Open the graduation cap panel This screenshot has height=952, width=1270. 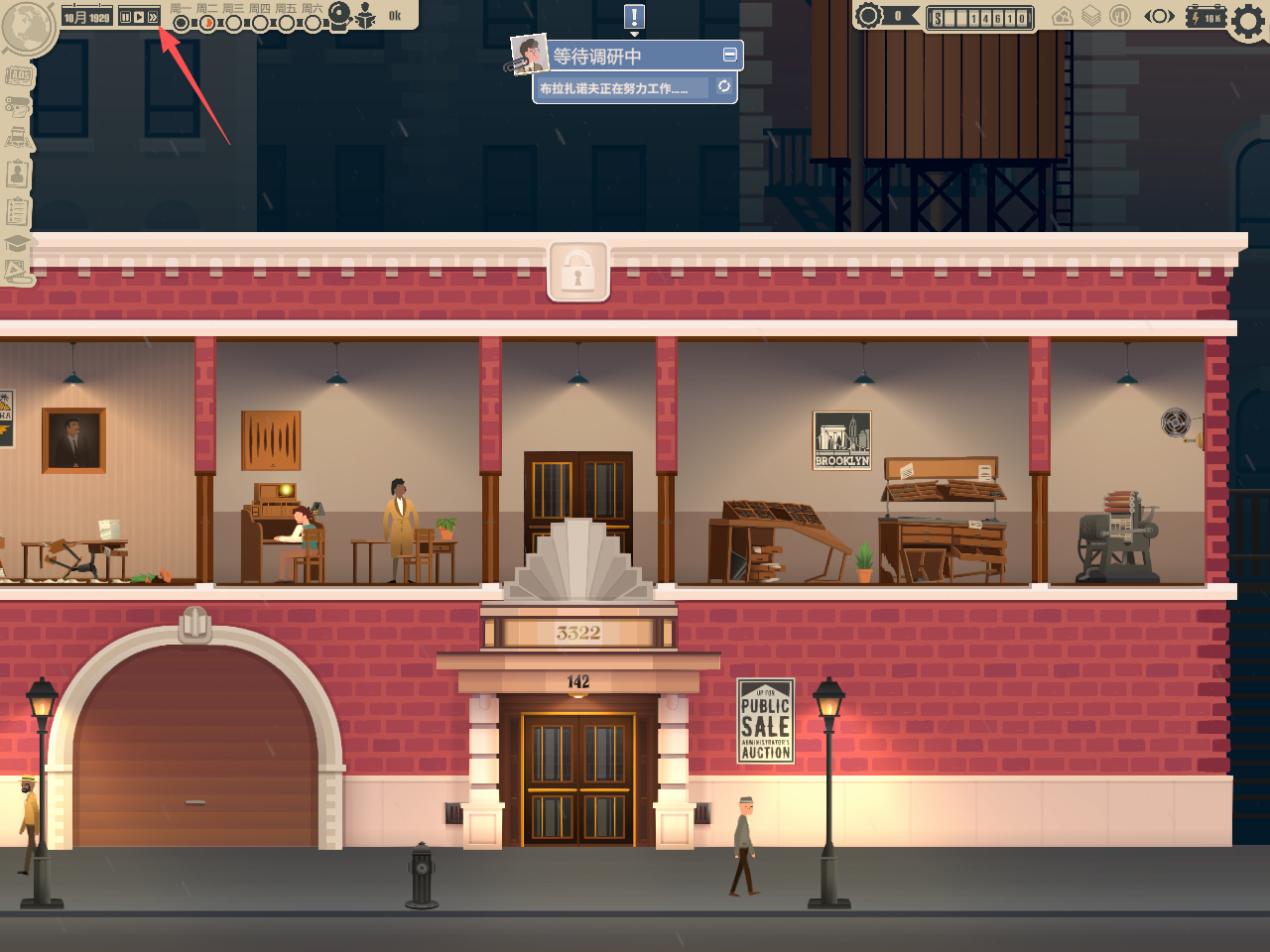[x=17, y=243]
